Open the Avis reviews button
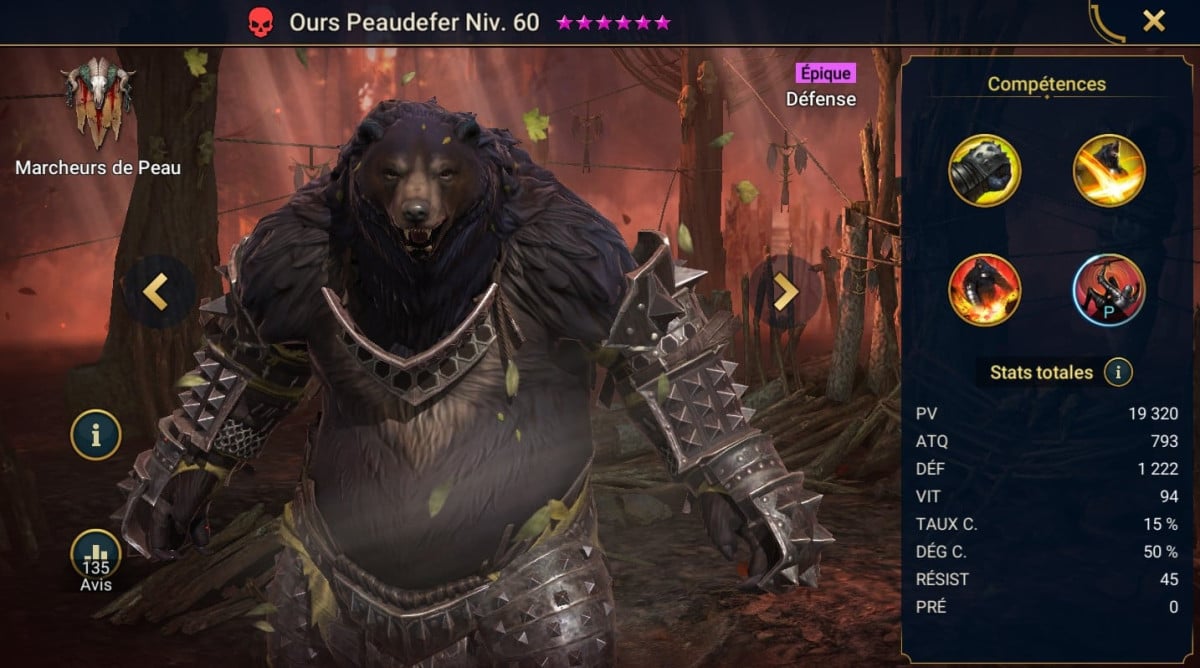This screenshot has height=668, width=1200. [96, 558]
